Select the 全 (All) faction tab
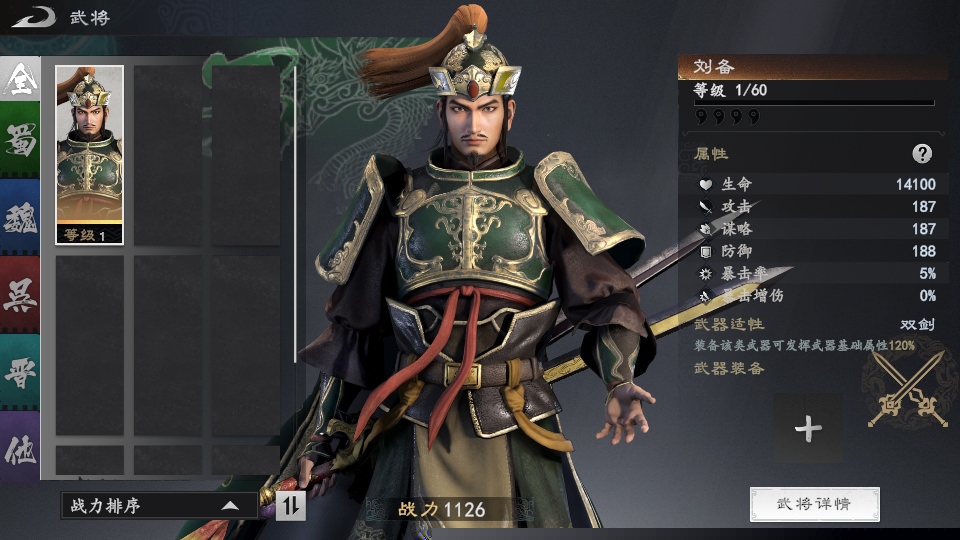 (x=20, y=82)
